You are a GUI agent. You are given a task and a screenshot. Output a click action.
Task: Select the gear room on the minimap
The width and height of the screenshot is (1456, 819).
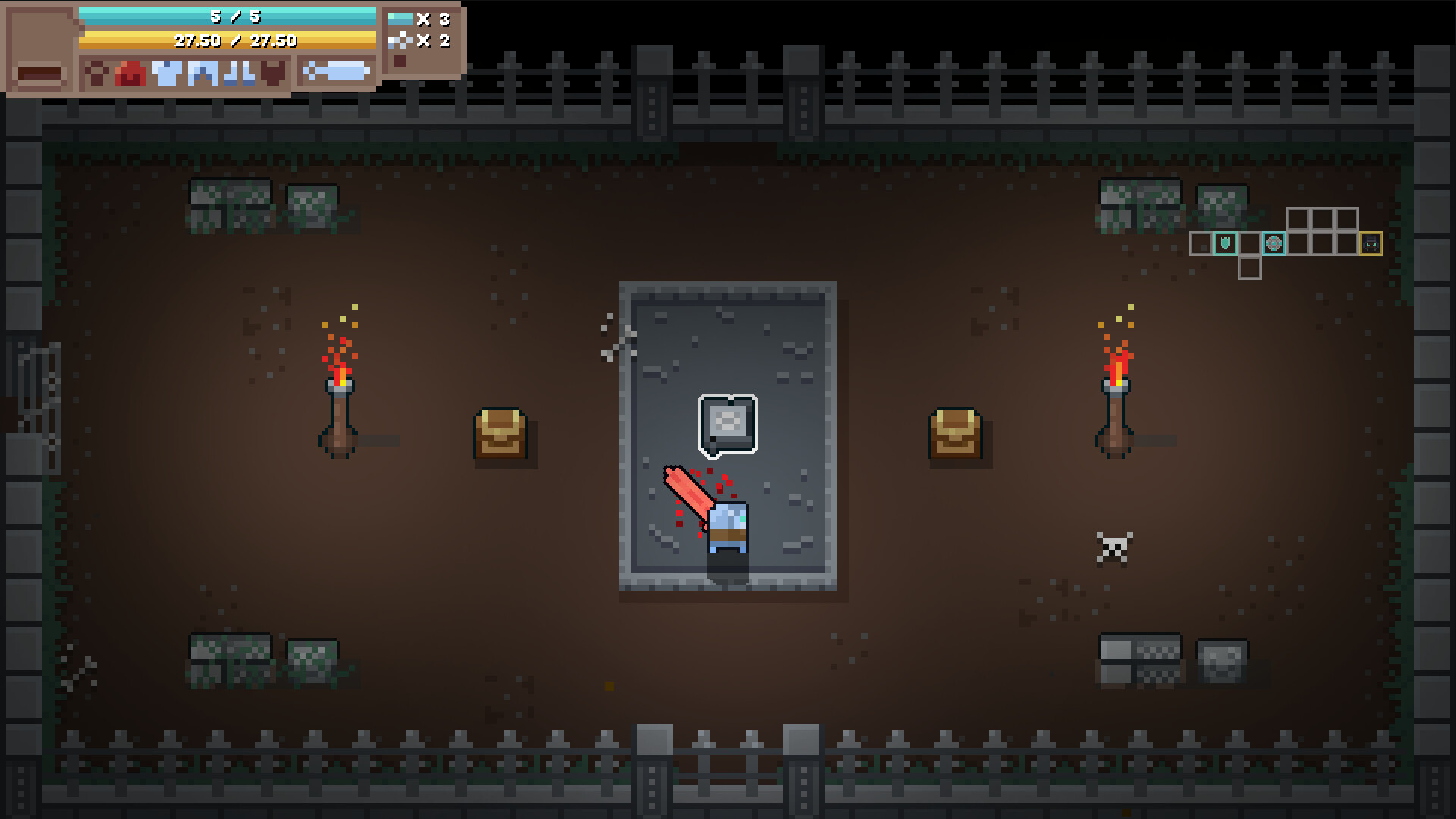(x=1274, y=244)
